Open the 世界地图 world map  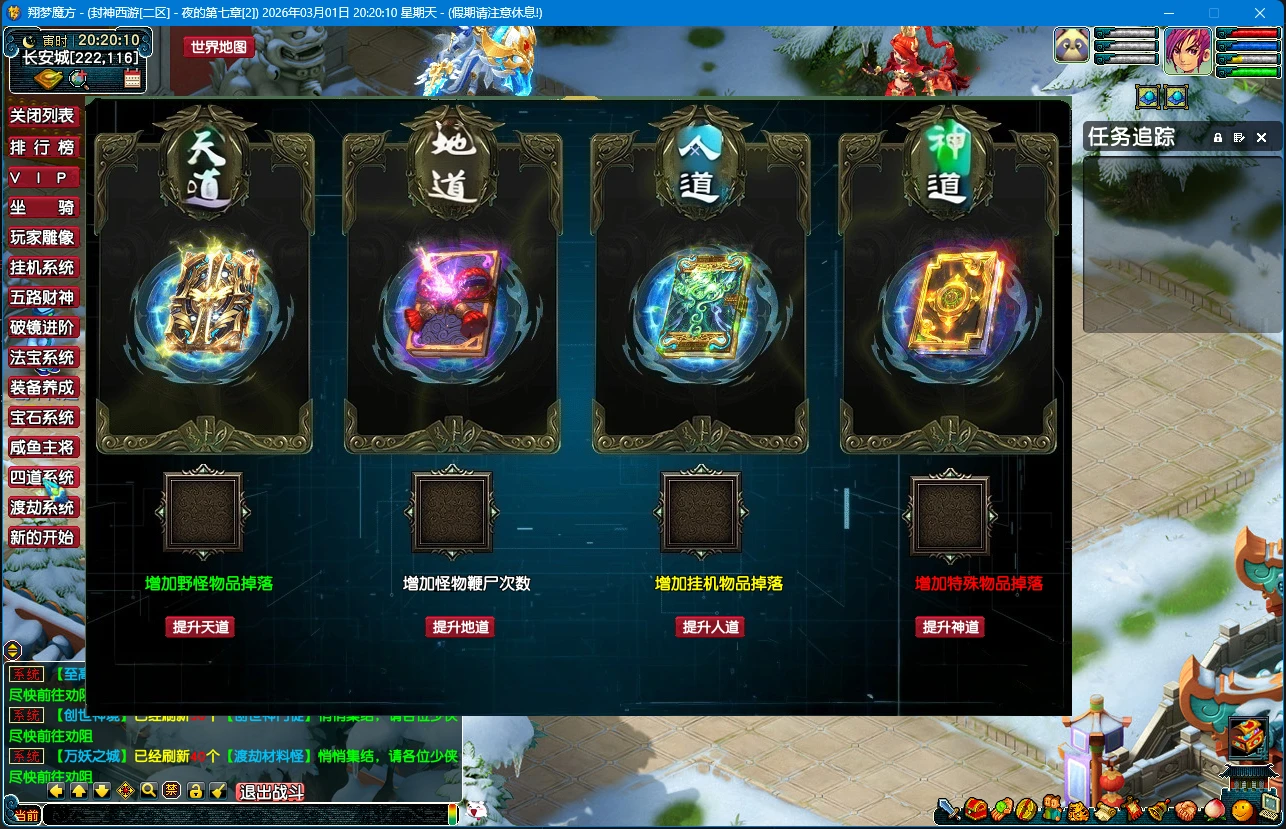218,47
